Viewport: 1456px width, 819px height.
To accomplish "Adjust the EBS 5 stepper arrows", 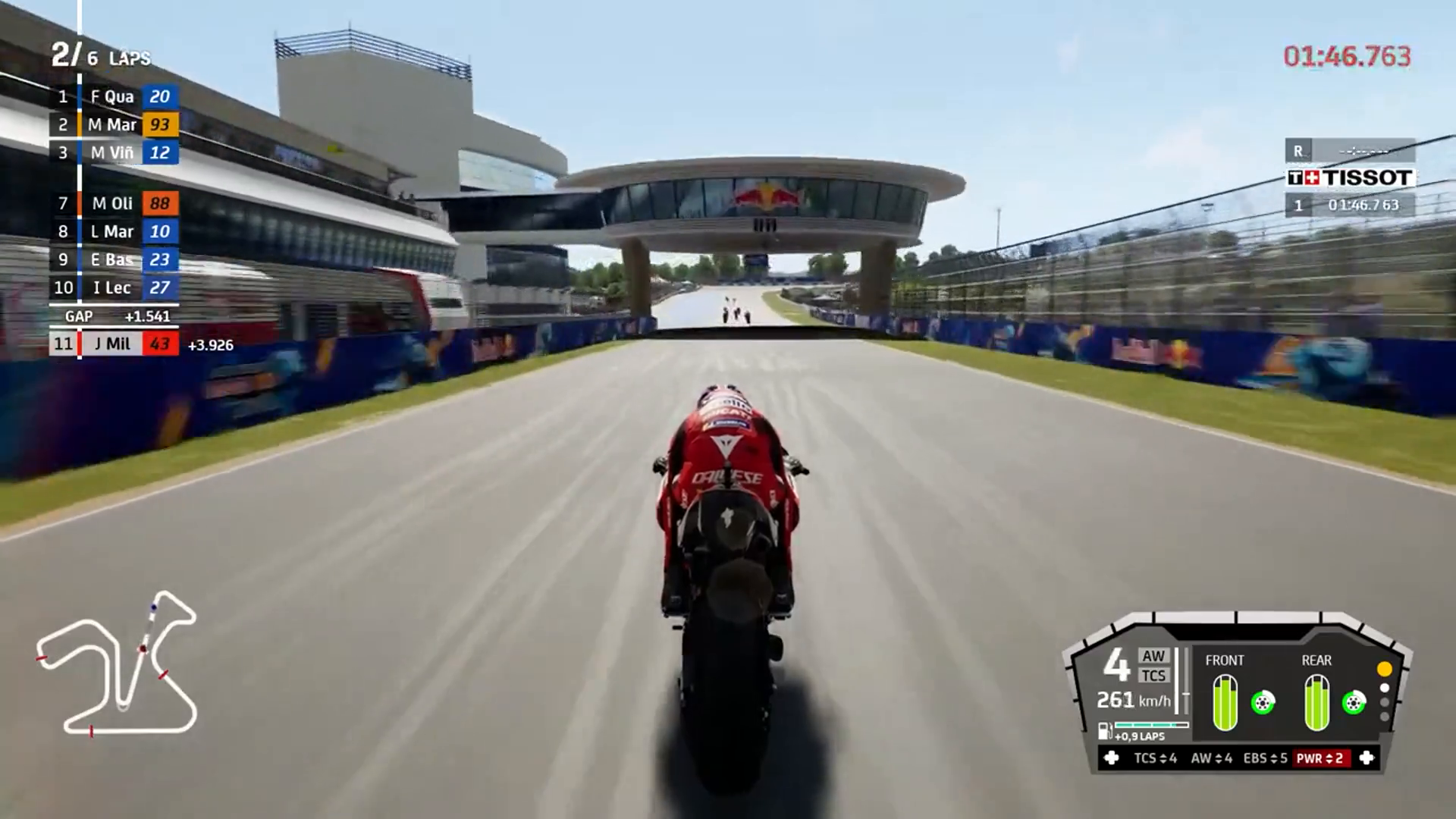I will click(1276, 758).
